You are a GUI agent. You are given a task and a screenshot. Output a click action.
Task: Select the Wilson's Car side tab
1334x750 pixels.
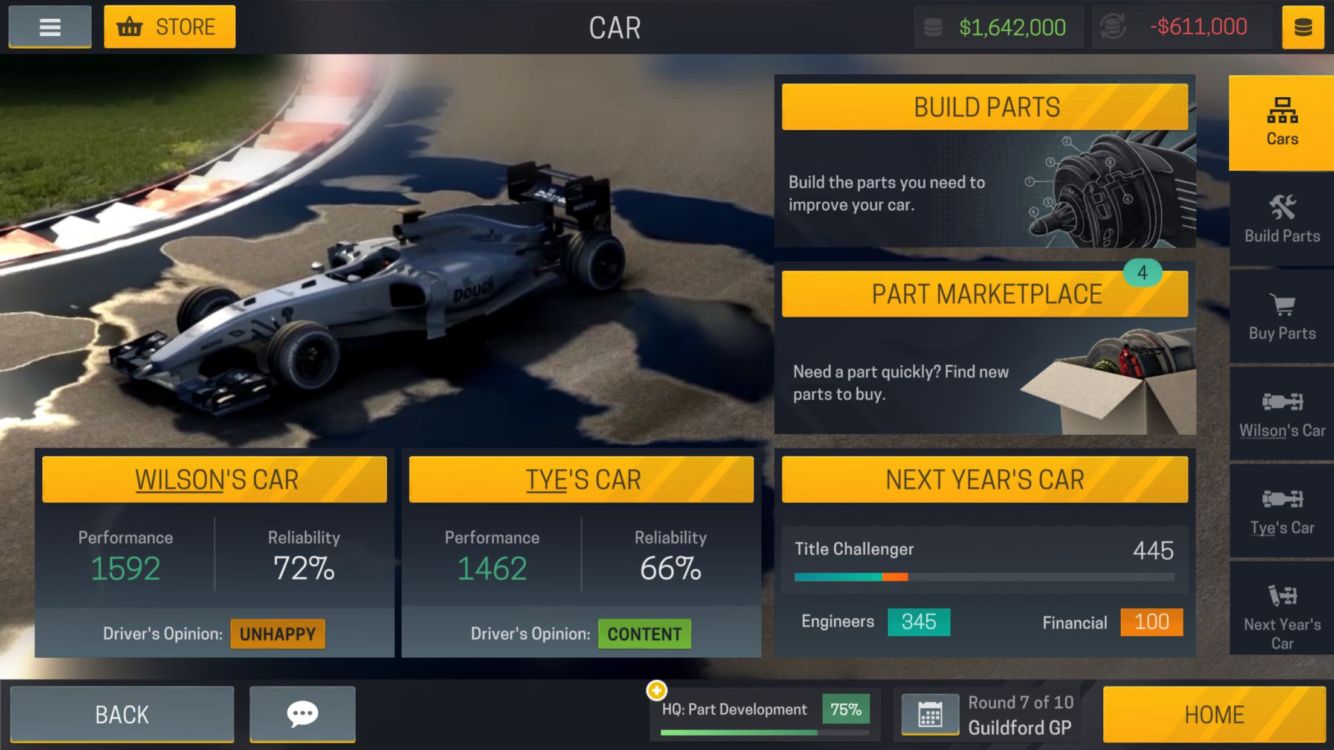point(1281,414)
